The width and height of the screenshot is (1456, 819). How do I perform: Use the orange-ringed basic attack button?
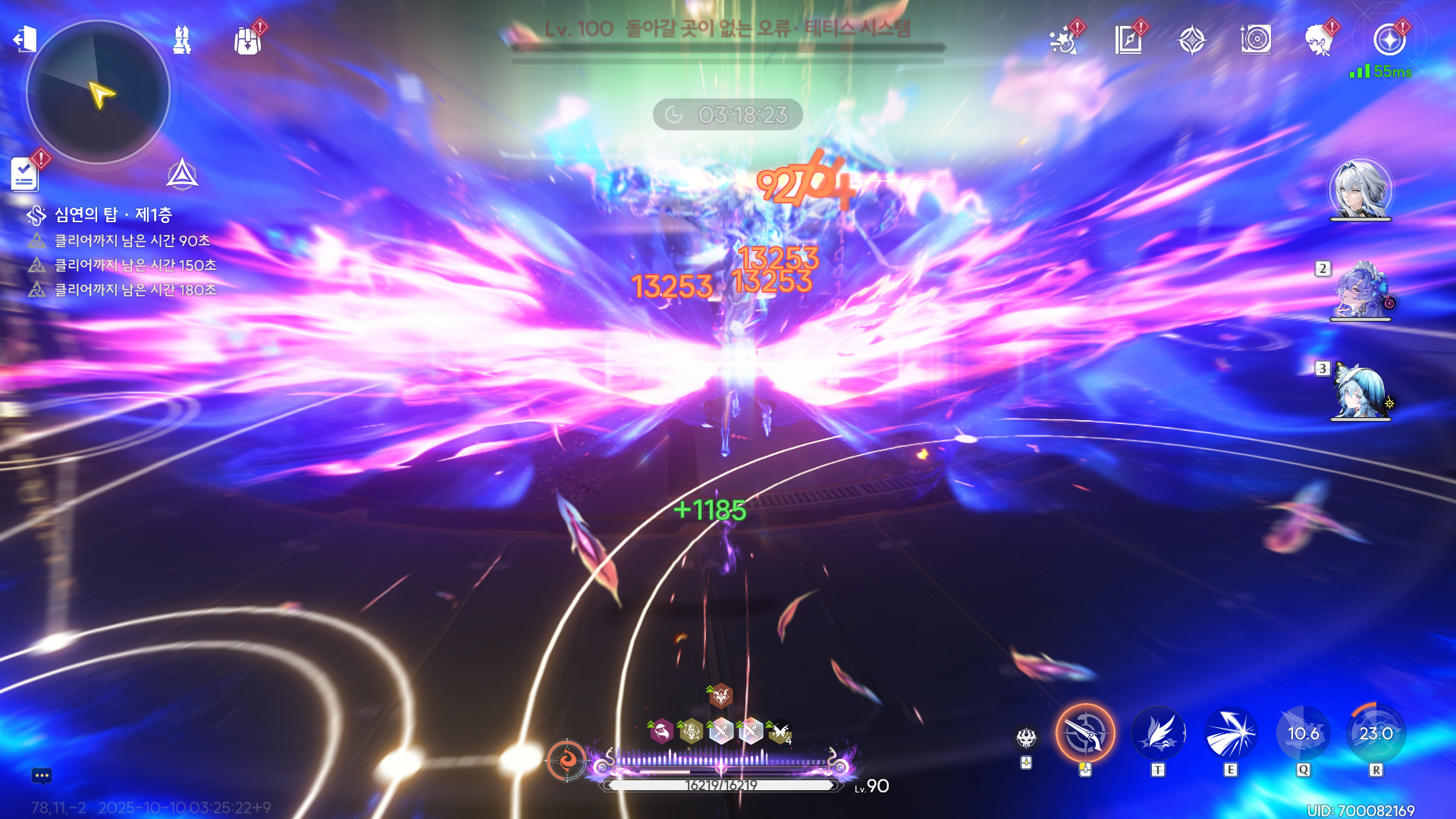(1085, 733)
